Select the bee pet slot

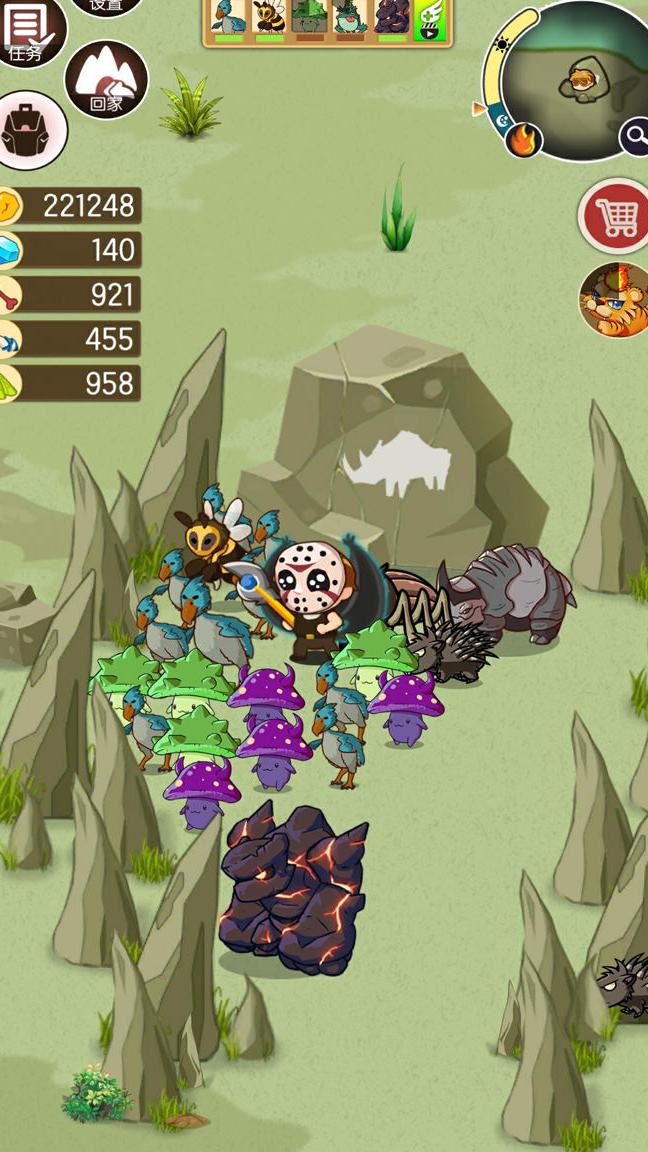(x=269, y=19)
